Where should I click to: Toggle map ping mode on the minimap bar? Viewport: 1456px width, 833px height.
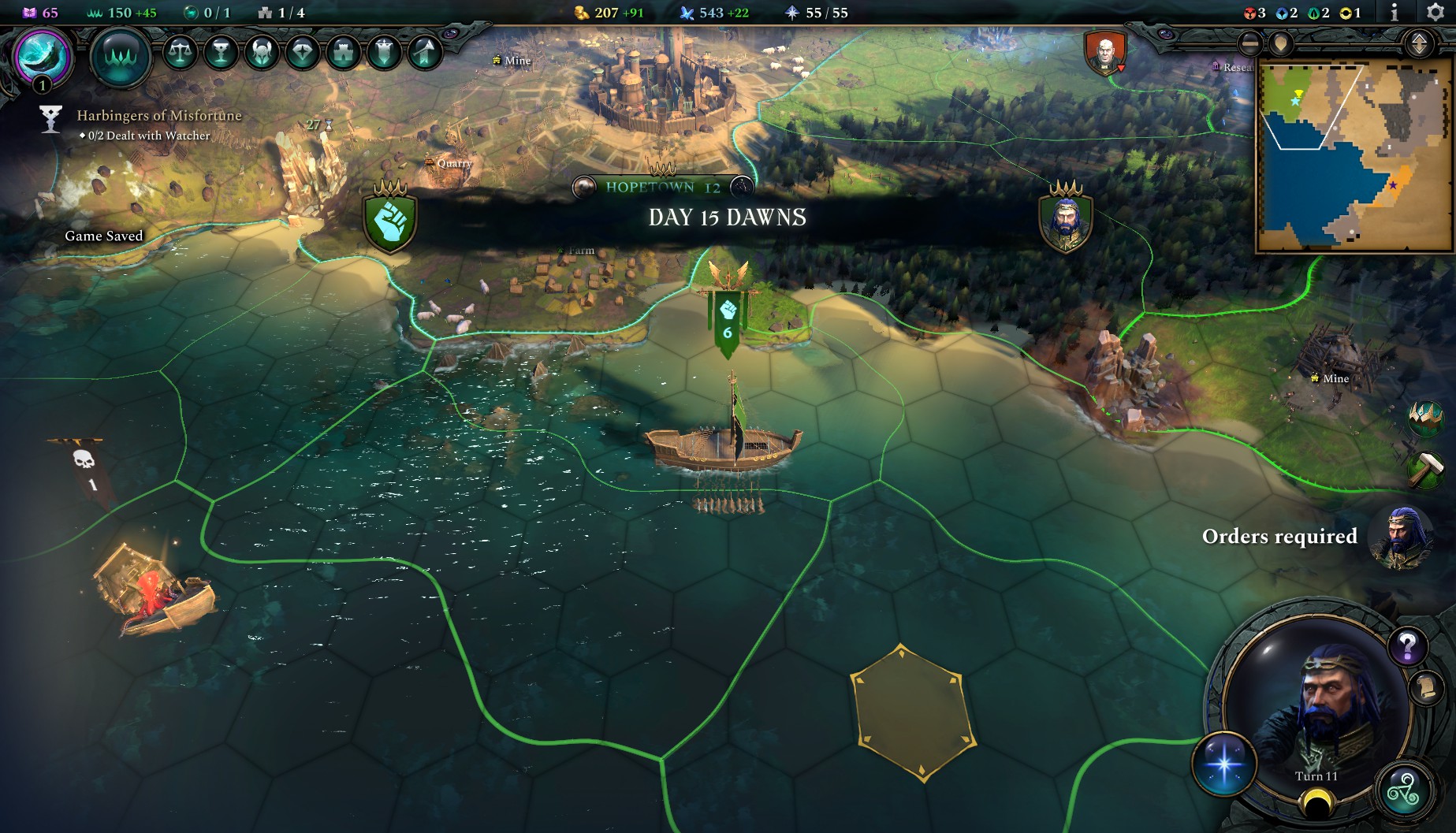click(x=1282, y=43)
